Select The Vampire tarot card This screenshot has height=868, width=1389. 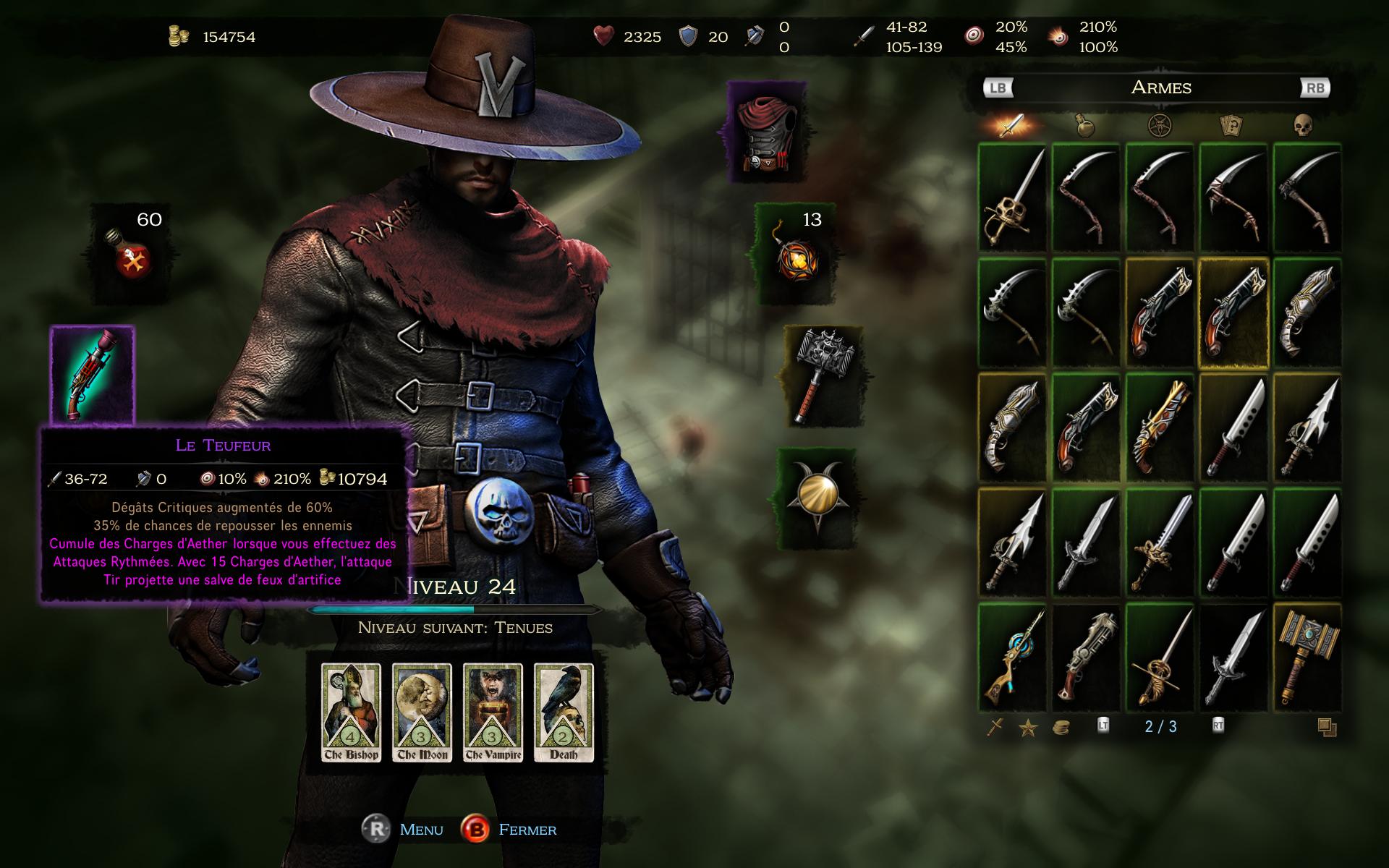[493, 712]
